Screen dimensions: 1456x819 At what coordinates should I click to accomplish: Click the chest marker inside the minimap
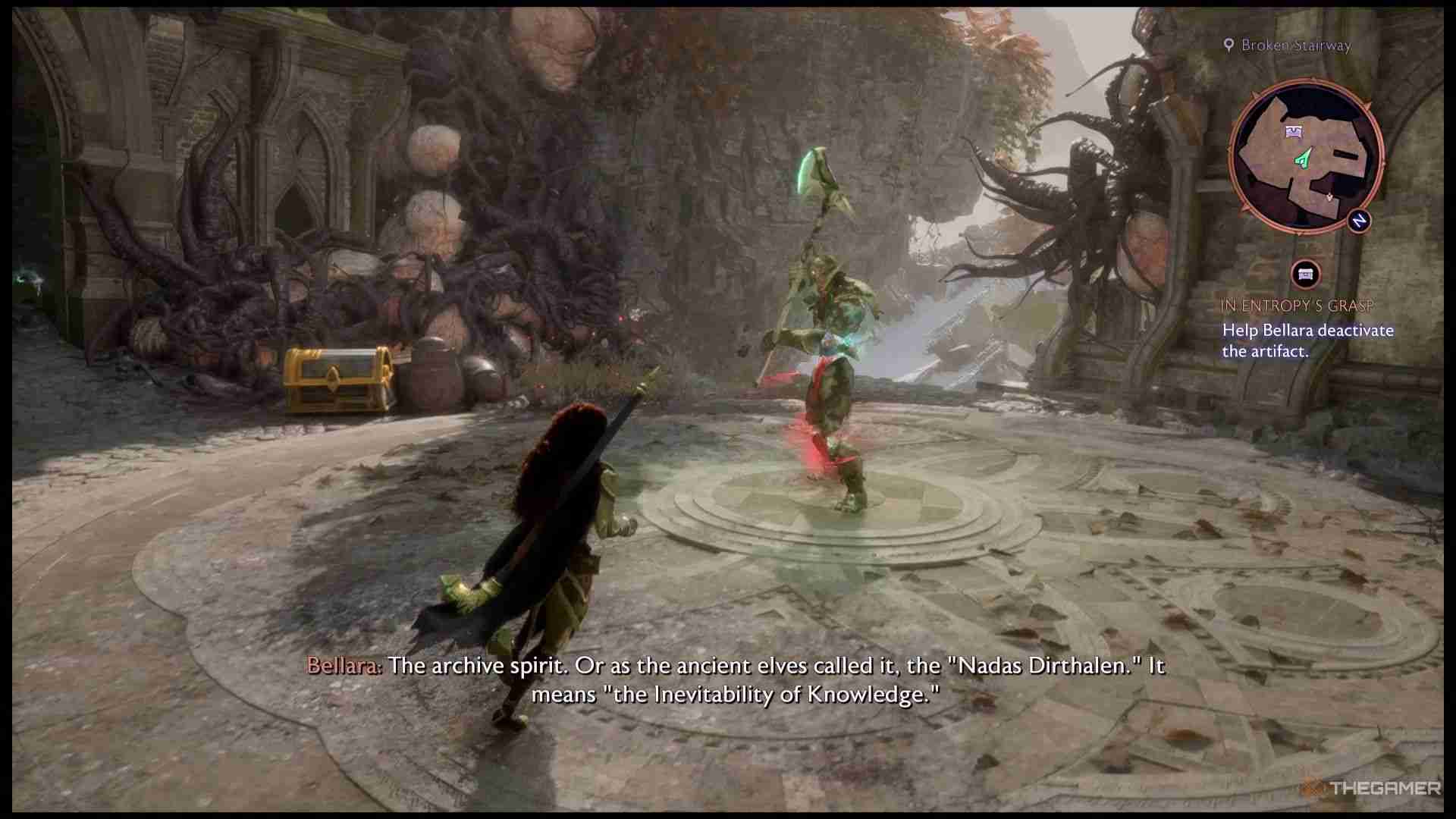1294,132
